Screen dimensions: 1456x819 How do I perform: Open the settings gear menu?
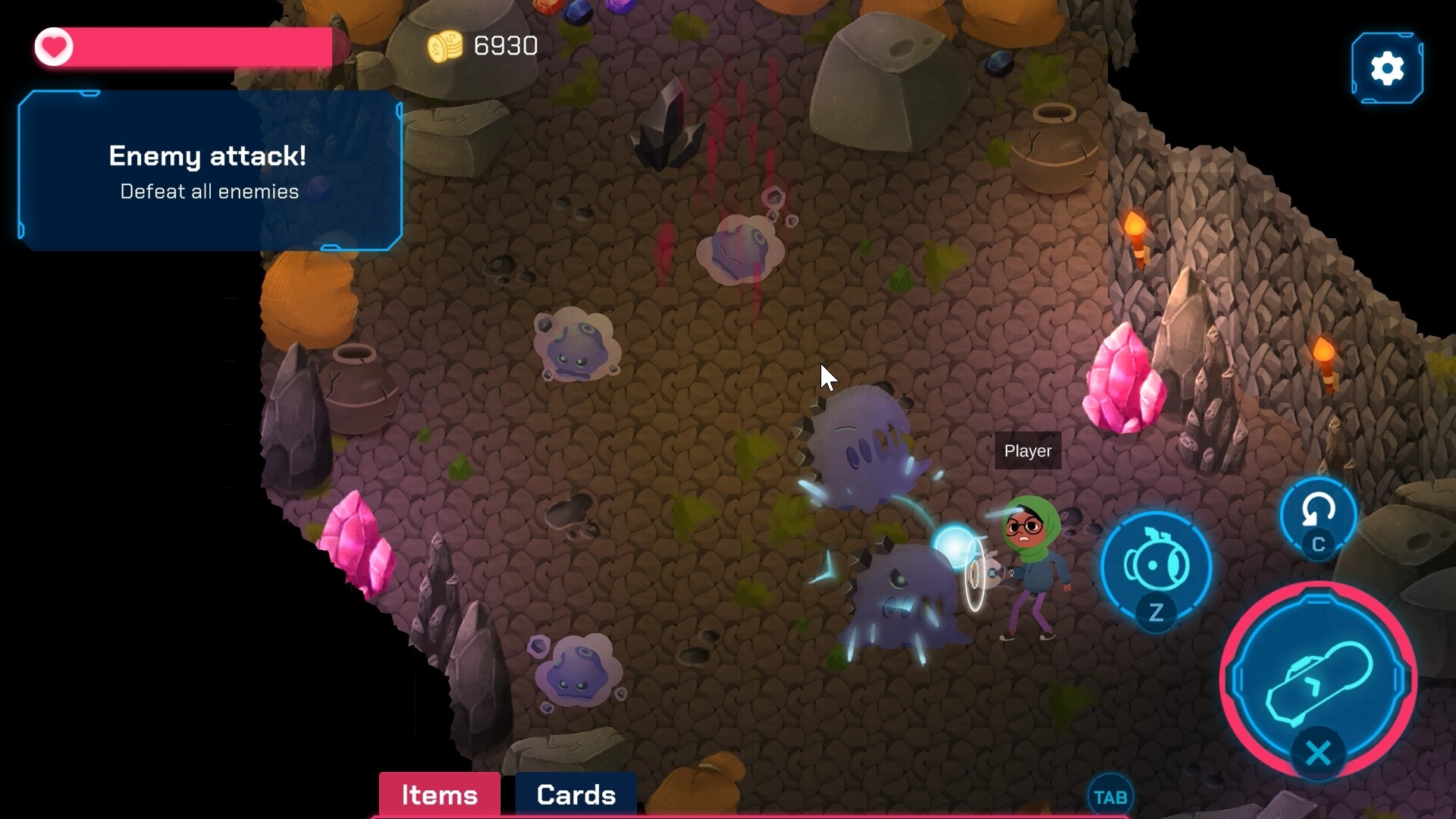pos(1387,68)
